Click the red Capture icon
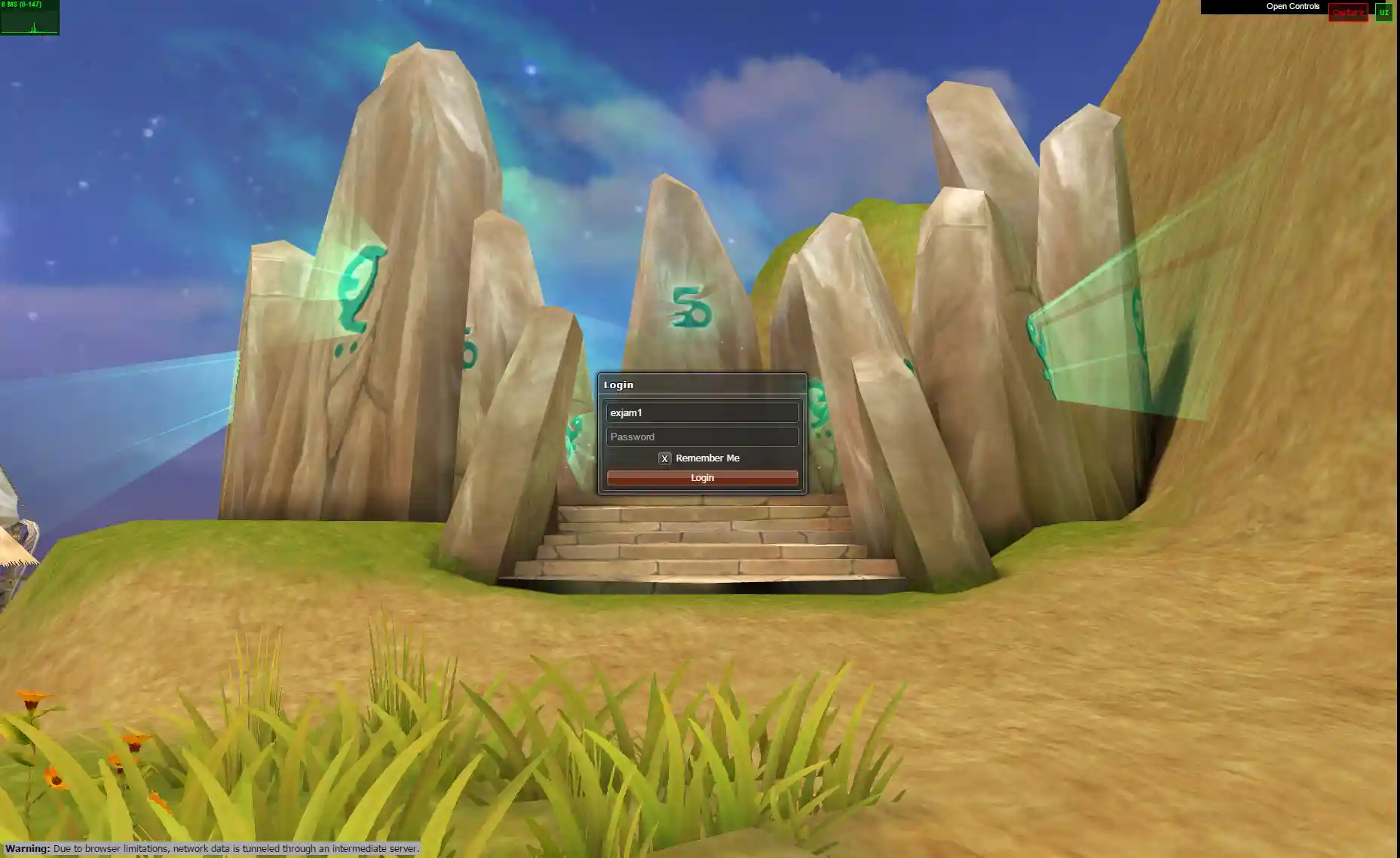Viewport: 1400px width, 858px height. pyautogui.click(x=1349, y=13)
